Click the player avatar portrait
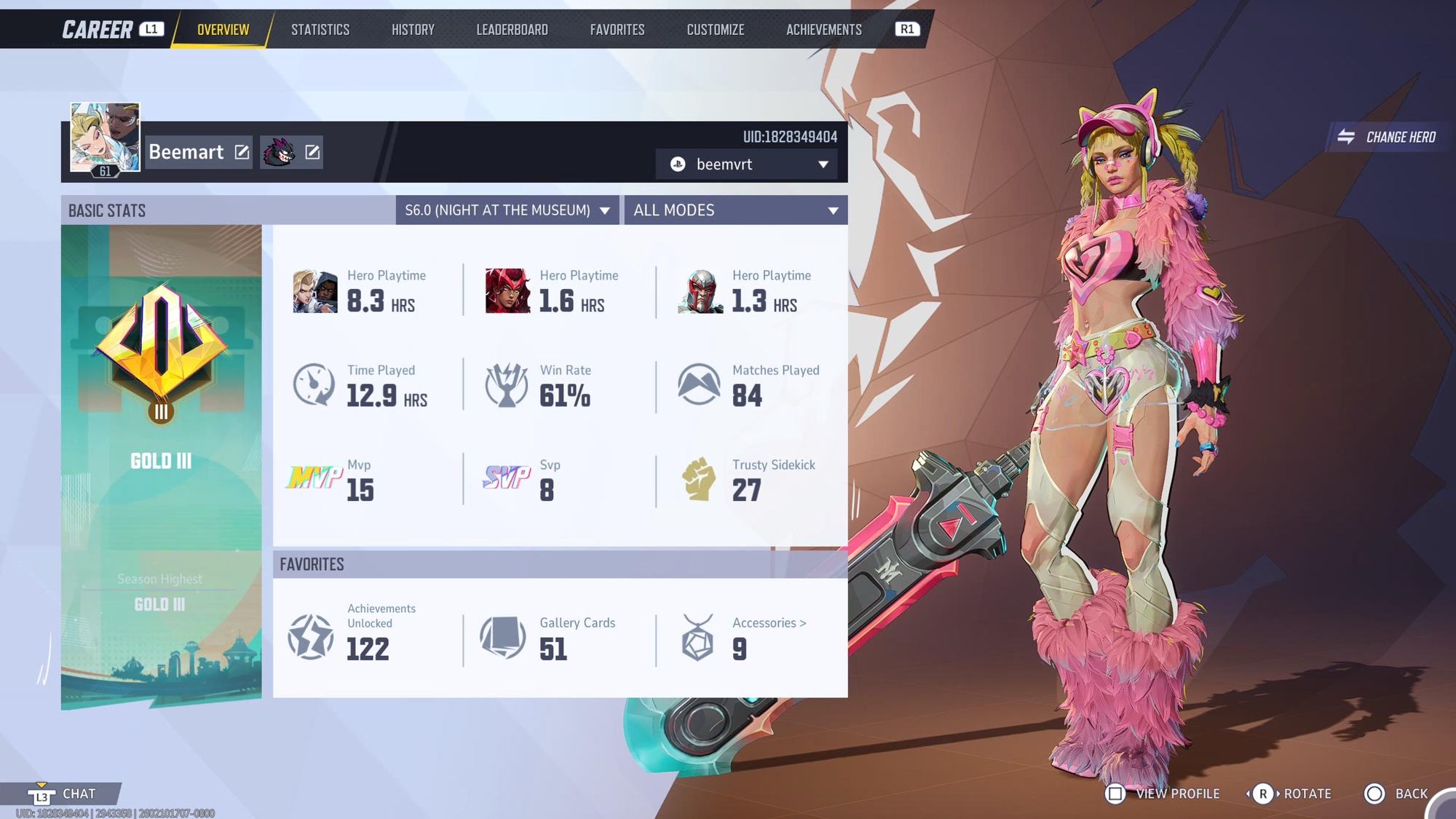 click(x=105, y=138)
